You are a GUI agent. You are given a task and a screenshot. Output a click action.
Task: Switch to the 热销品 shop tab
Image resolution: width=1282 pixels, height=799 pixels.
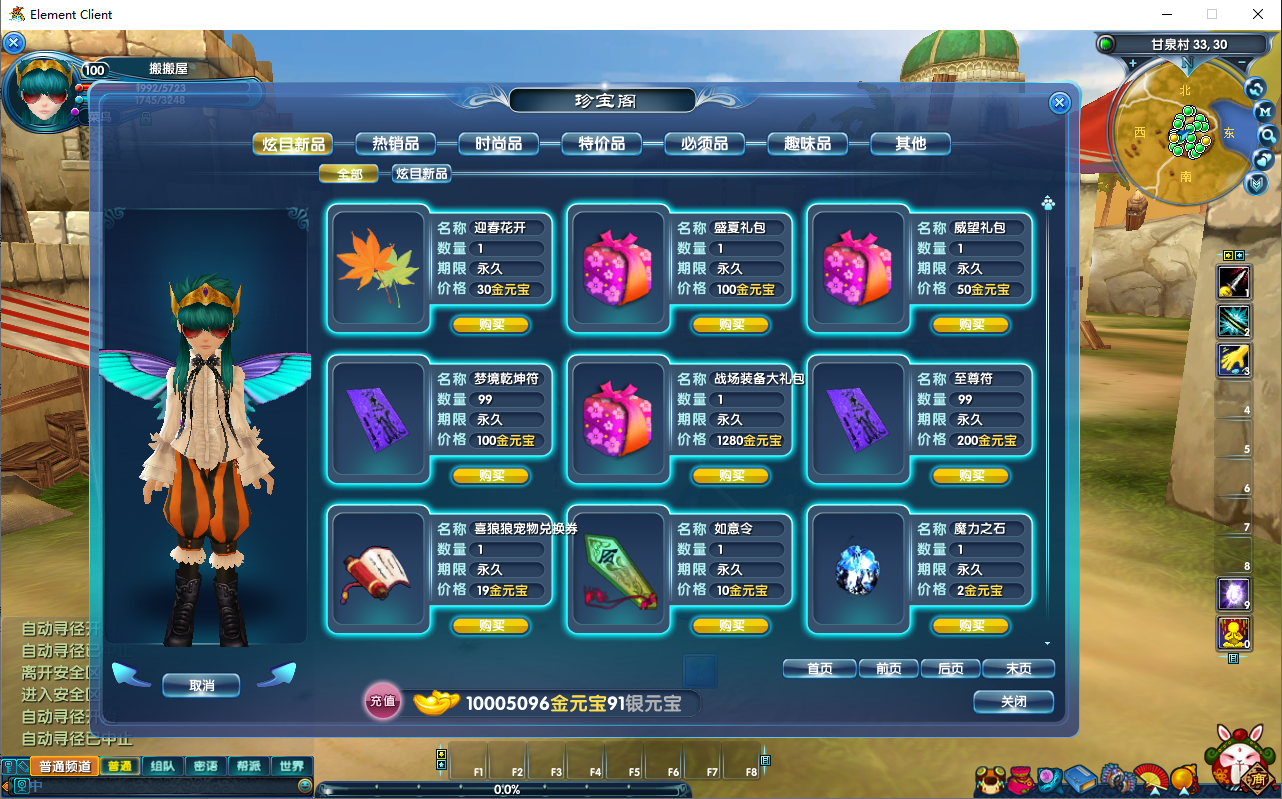[x=395, y=143]
